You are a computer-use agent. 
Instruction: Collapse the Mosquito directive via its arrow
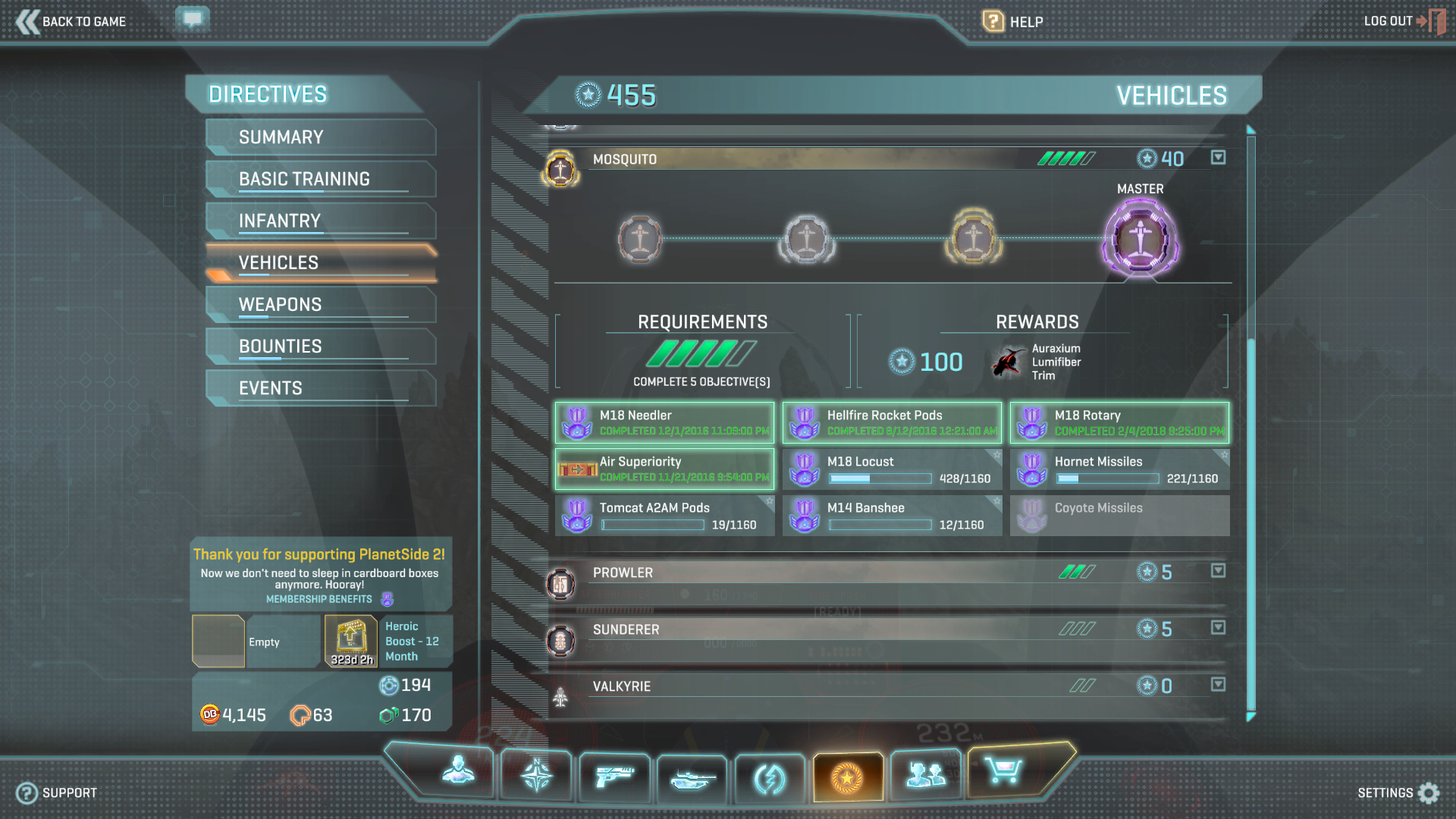click(x=1219, y=158)
